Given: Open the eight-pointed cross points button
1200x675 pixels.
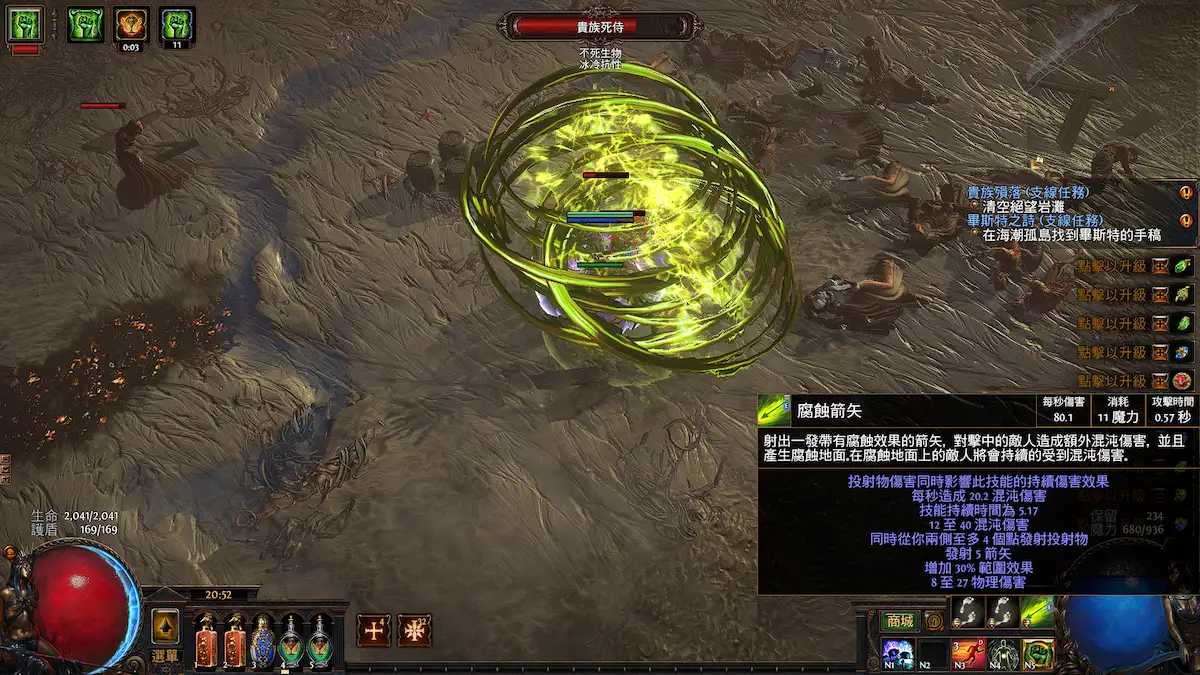Looking at the screenshot, I should pos(414,629).
